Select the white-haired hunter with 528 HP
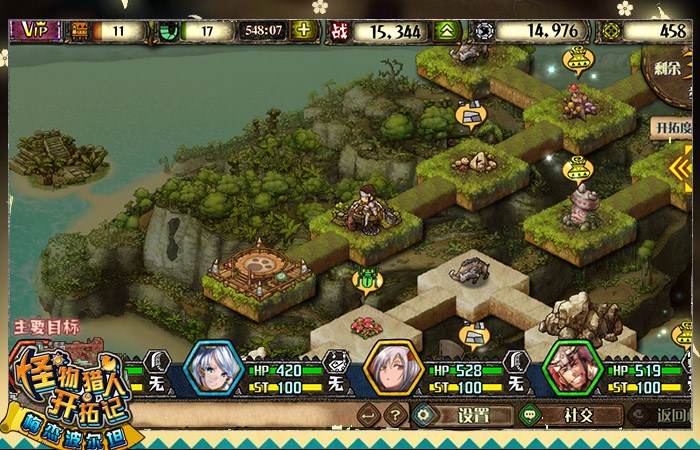The image size is (700, 450). [x=391, y=369]
